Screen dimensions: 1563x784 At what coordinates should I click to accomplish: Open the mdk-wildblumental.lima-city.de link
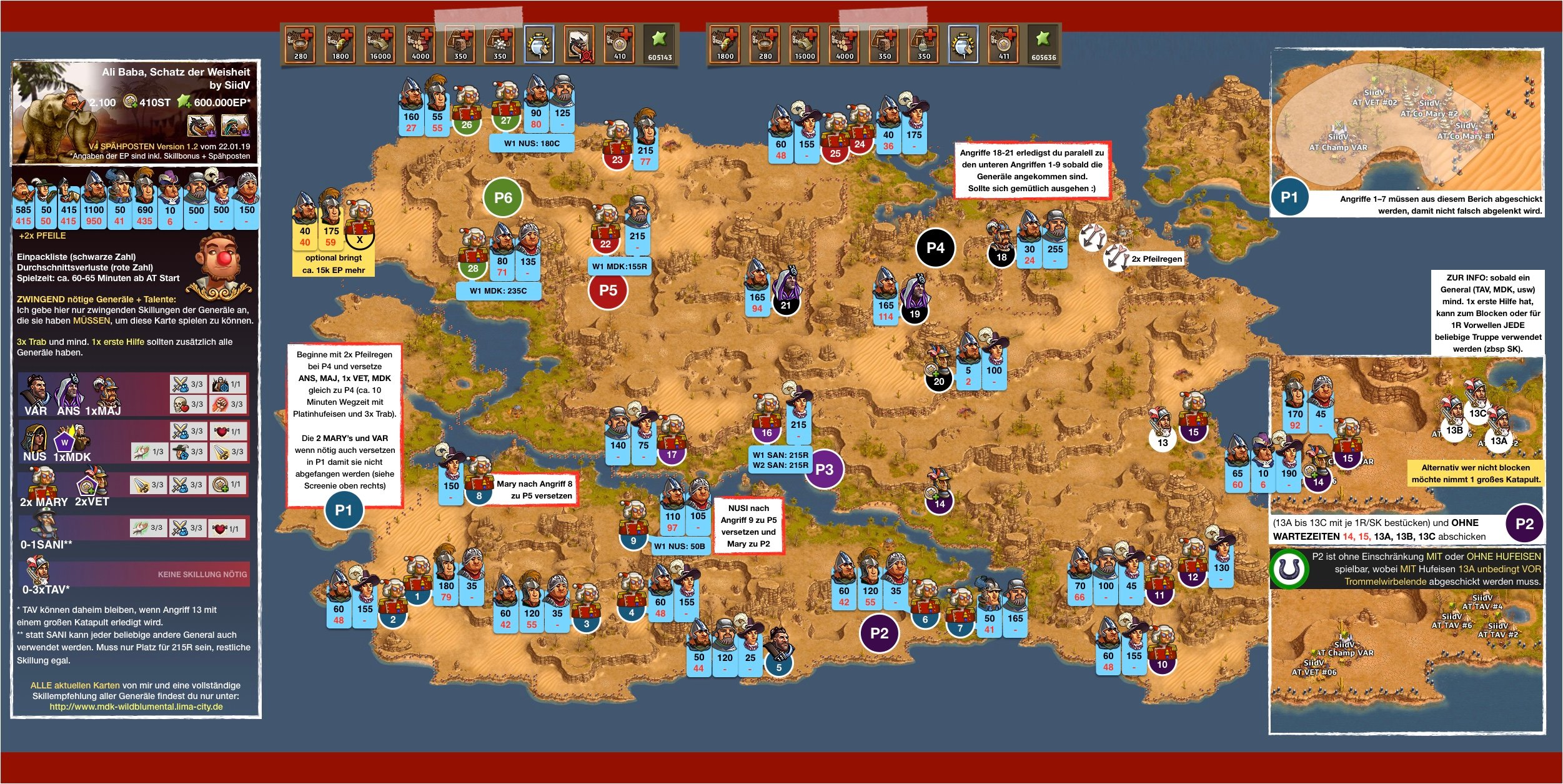[136, 707]
